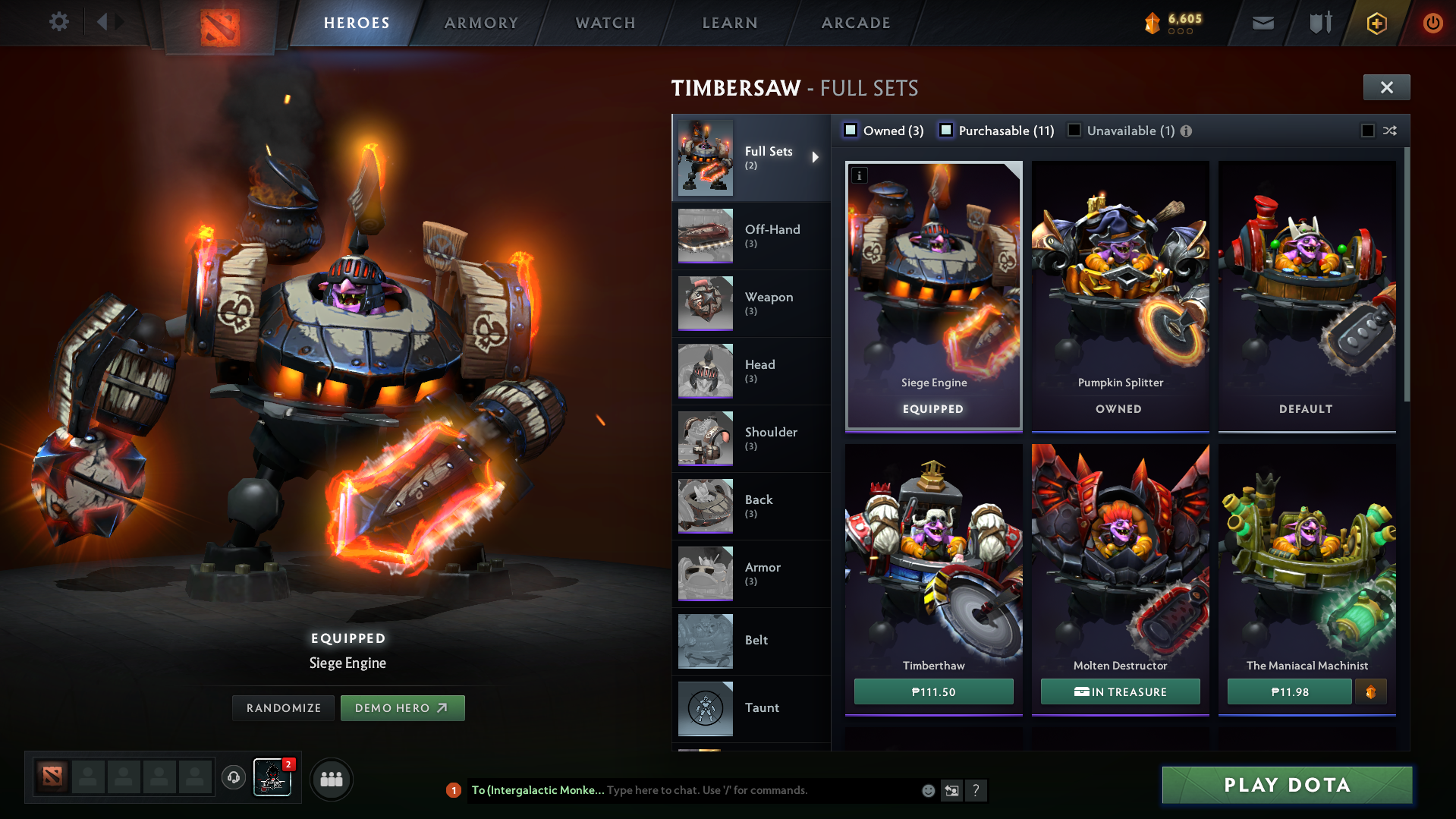Select the Pumpkin Splitter owned set

[x=1120, y=296]
